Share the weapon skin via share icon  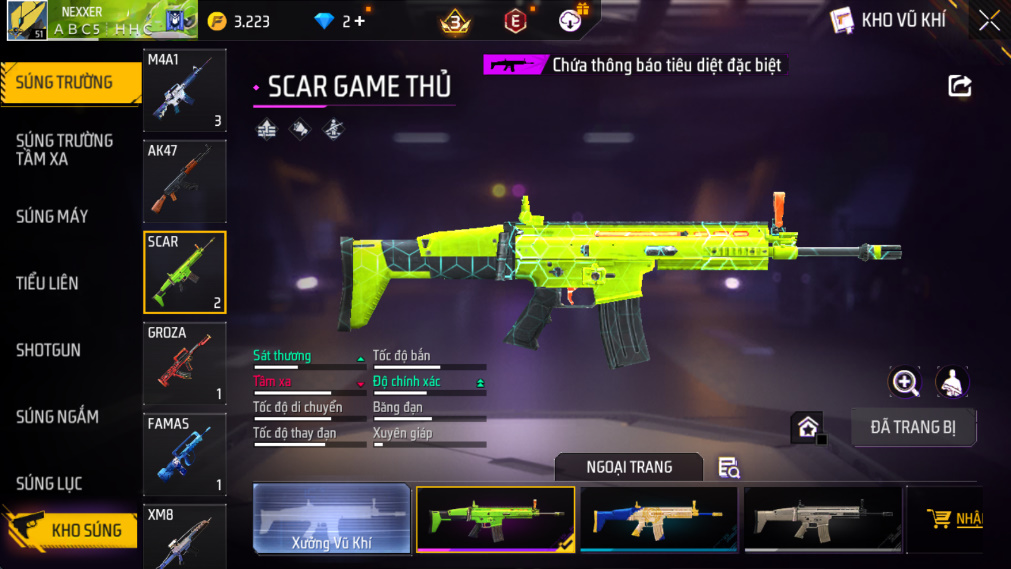pyautogui.click(x=959, y=86)
